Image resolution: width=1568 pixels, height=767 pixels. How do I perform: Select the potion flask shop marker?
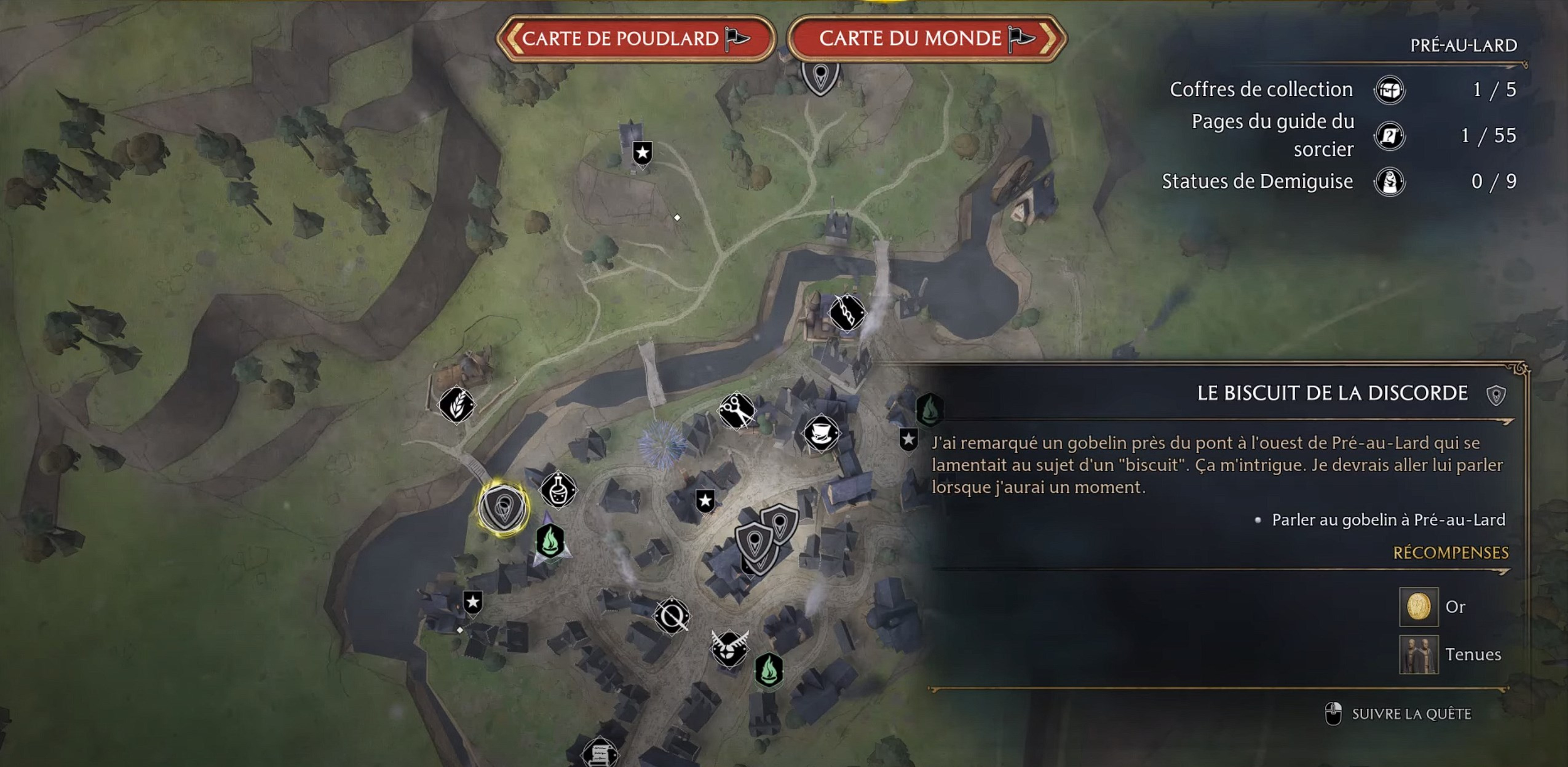click(x=558, y=489)
